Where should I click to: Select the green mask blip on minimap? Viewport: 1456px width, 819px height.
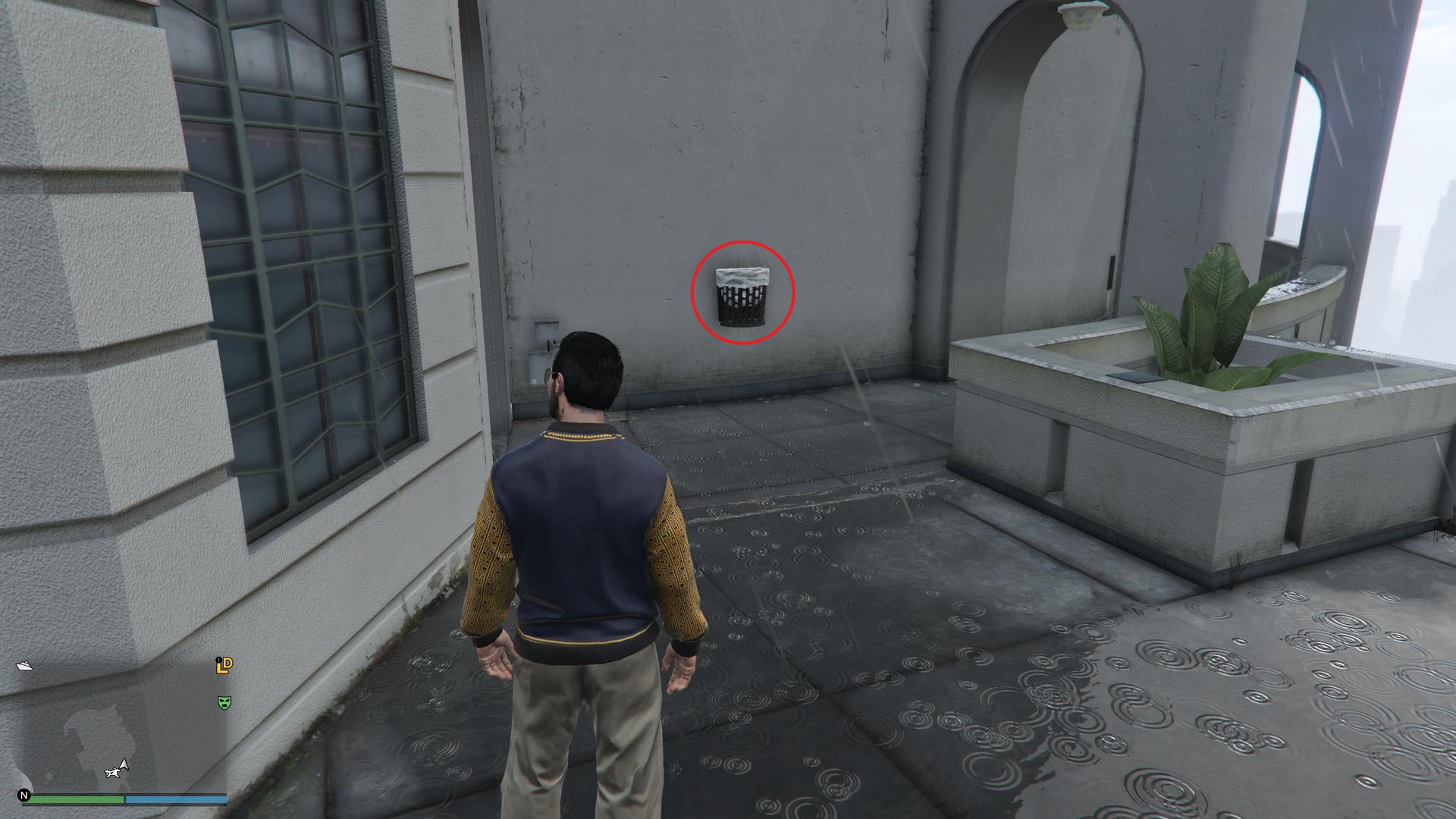point(224,703)
